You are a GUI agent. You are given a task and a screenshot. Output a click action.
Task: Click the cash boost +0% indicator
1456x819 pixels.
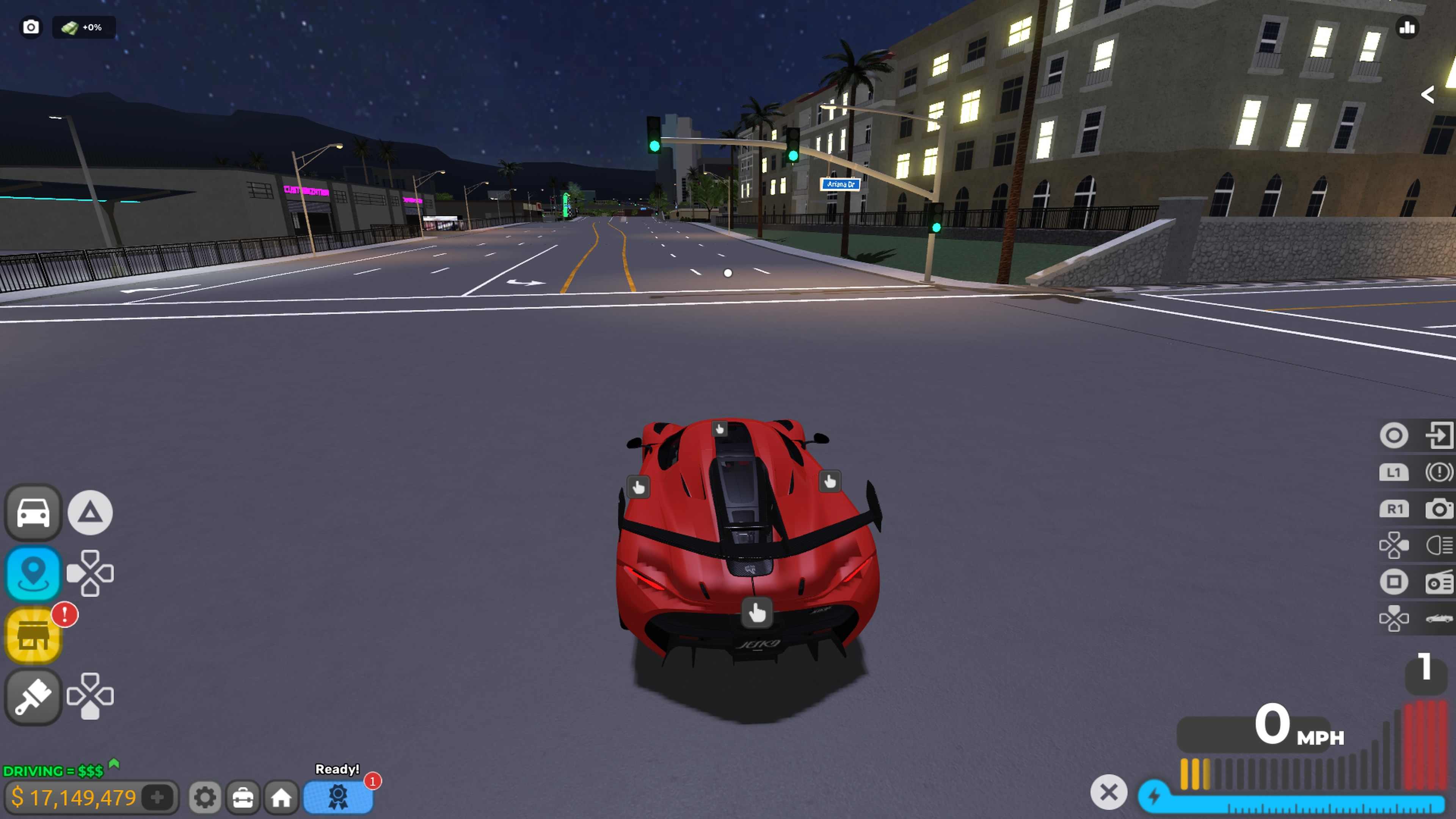click(84, 27)
